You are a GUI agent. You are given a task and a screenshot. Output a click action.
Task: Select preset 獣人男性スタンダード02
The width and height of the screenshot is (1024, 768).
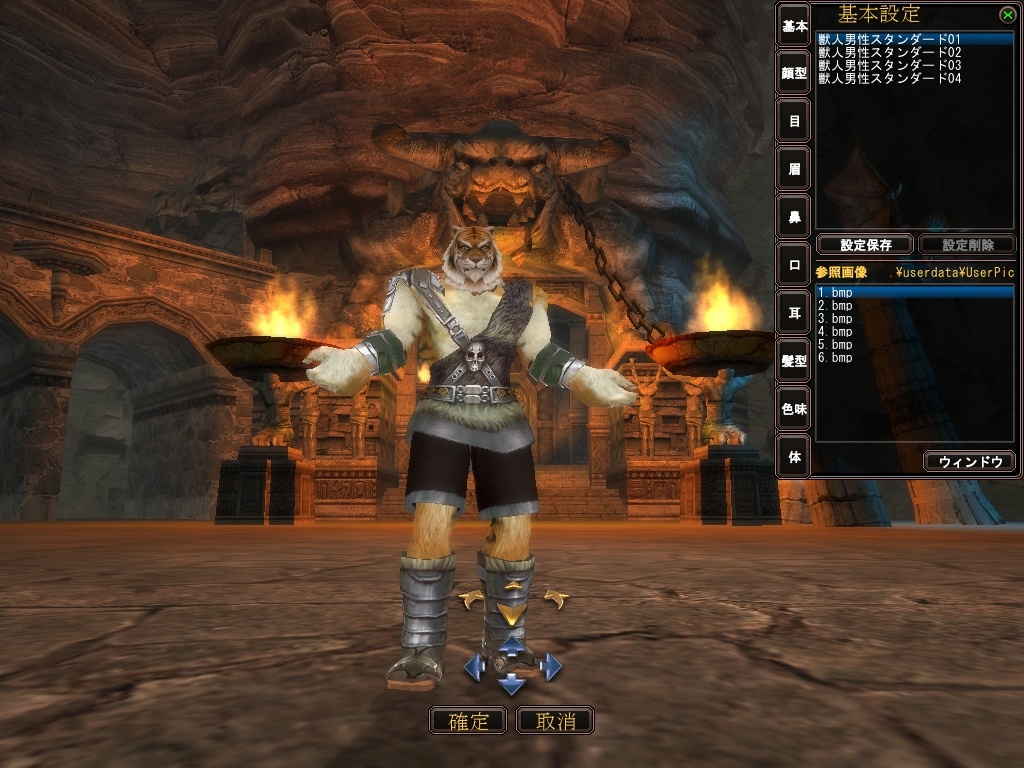tap(889, 52)
